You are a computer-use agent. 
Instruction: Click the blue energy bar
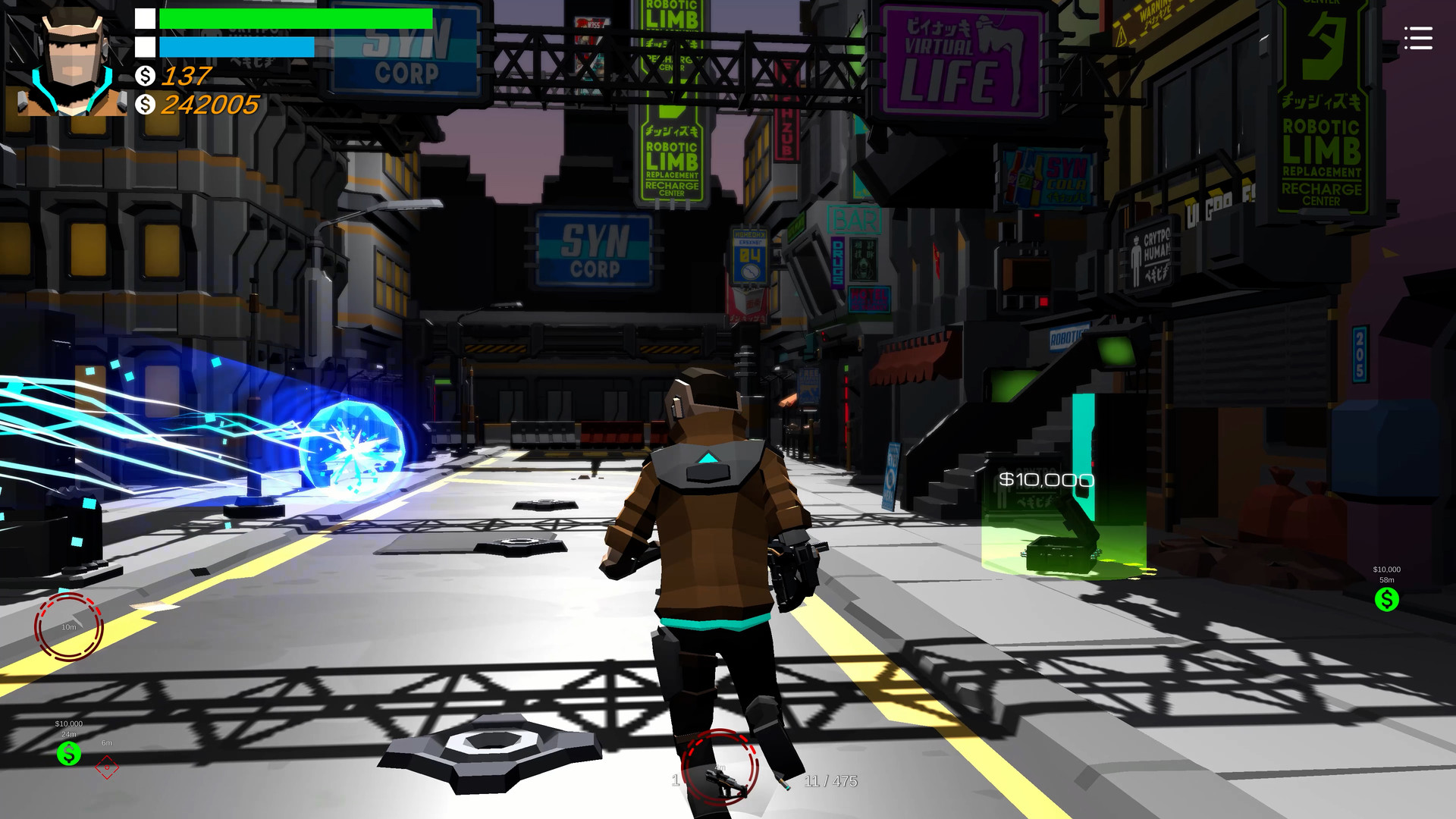coord(235,46)
